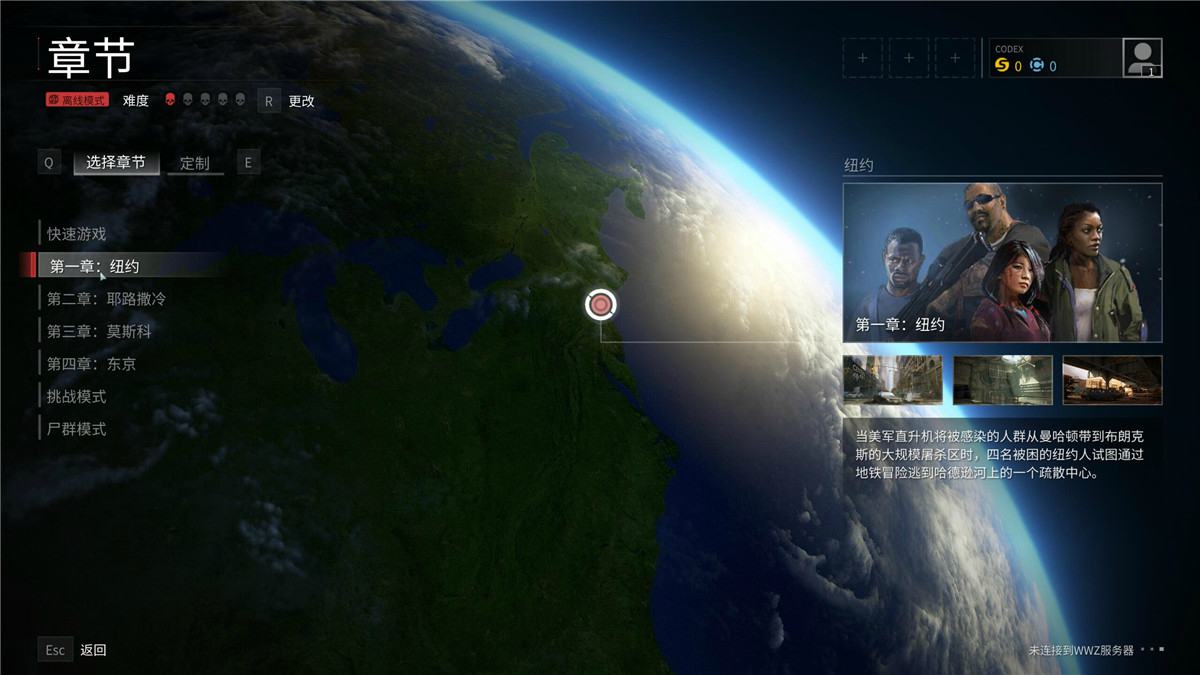Open 挑战模式 challenge mode
1200x675 pixels.
pyautogui.click(x=77, y=397)
